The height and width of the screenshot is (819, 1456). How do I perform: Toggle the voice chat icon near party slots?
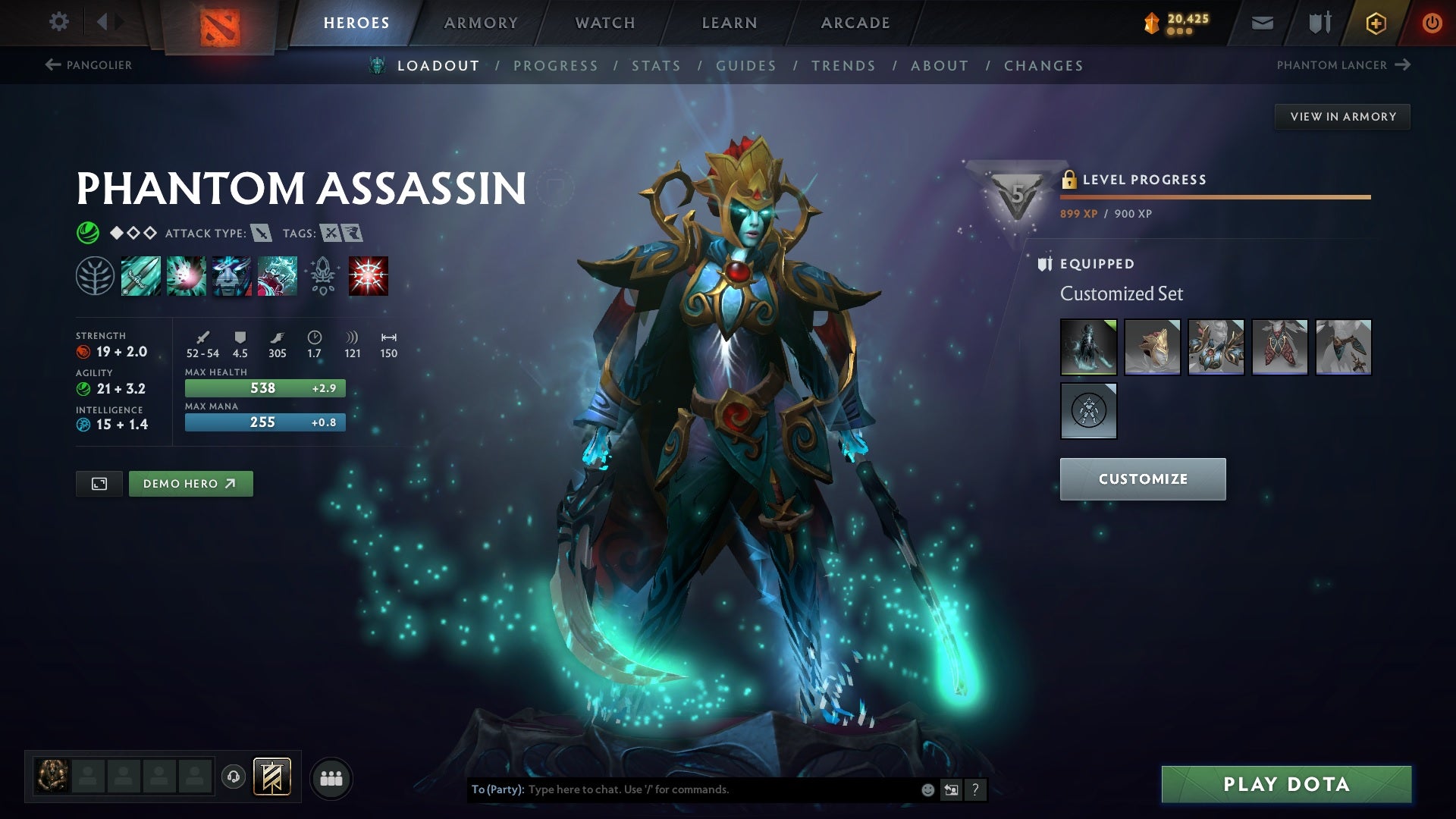point(234,777)
